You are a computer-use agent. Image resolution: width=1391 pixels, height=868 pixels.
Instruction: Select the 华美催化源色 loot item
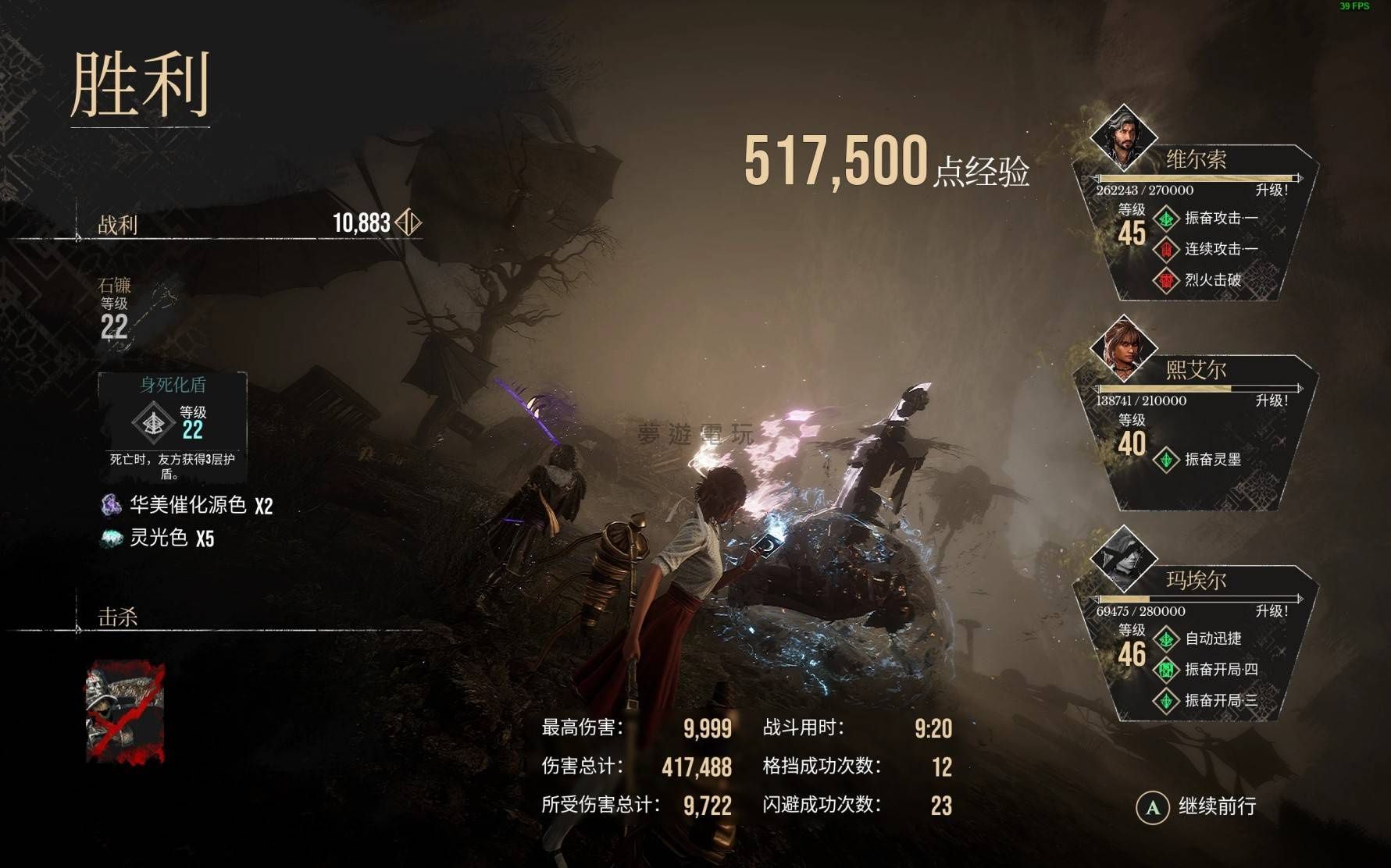pyautogui.click(x=187, y=505)
